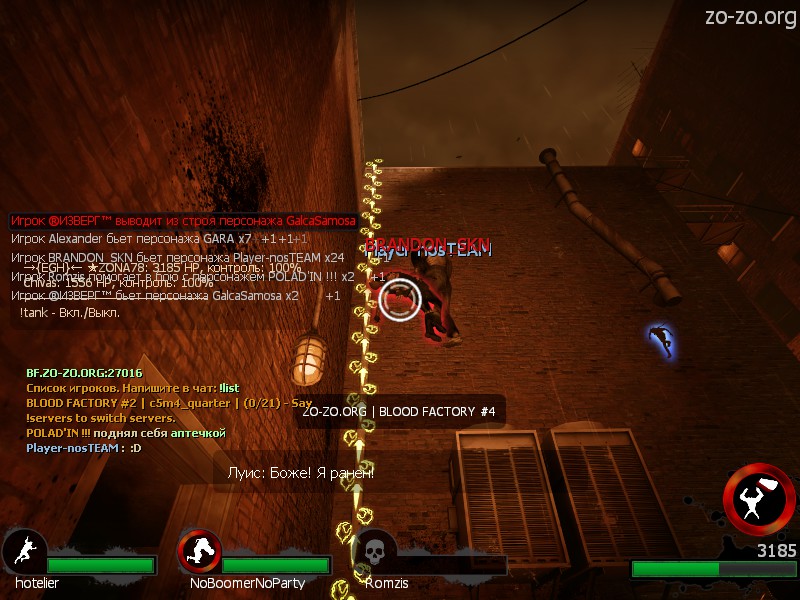Click the Tank class icon
The width and height of the screenshot is (800, 600).
coord(759,500)
